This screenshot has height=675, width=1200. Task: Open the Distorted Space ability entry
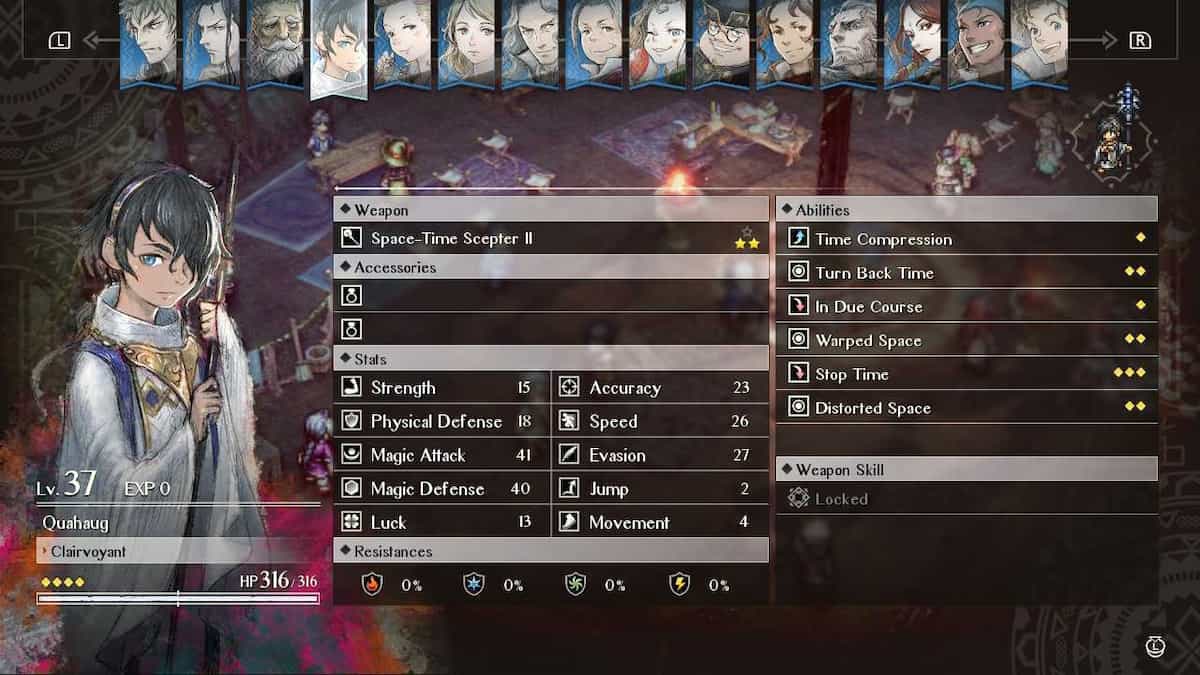[966, 408]
